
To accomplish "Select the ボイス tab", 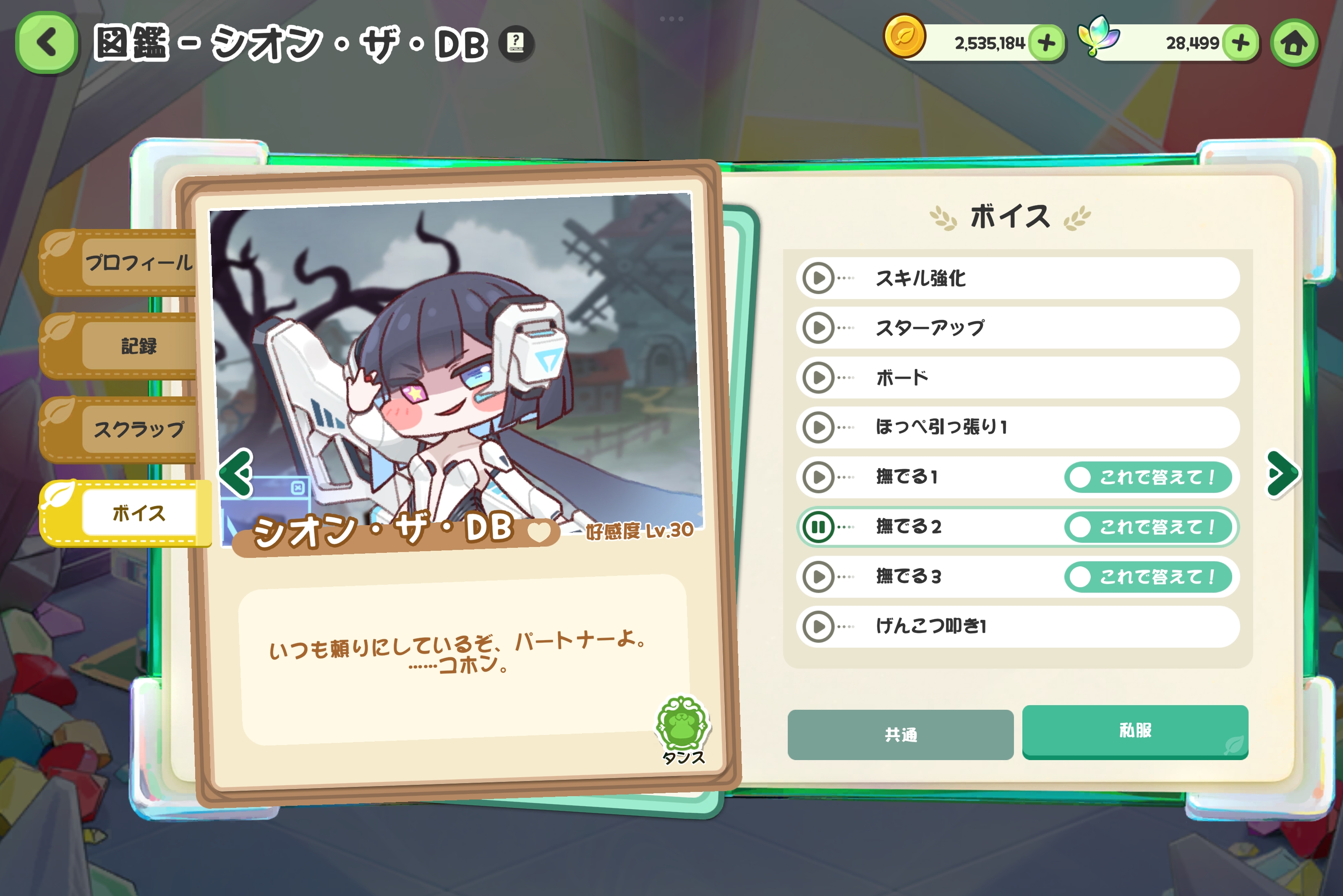I will coord(138,513).
